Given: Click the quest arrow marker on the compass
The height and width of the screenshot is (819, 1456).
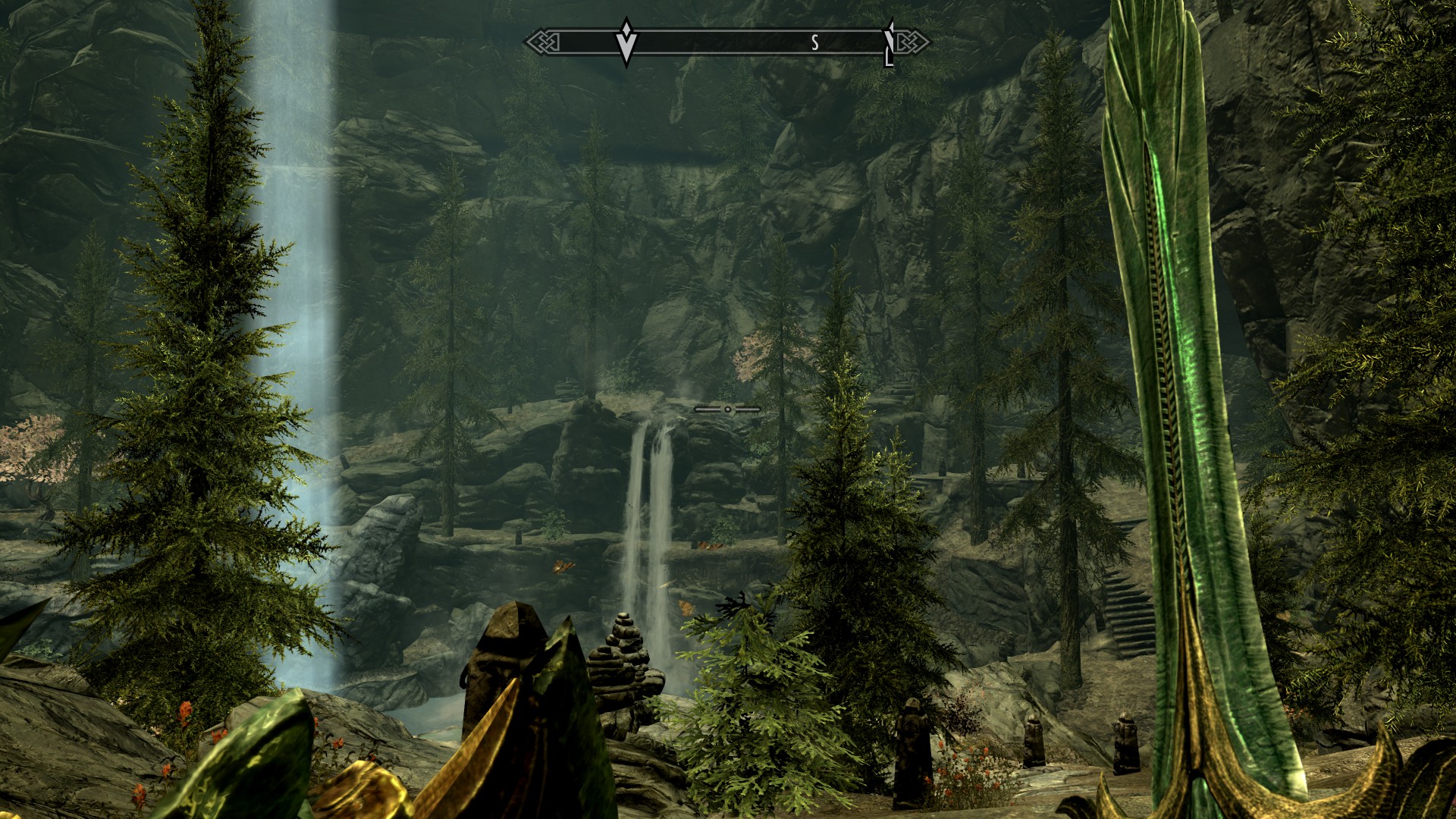Looking at the screenshot, I should (x=626, y=42).
